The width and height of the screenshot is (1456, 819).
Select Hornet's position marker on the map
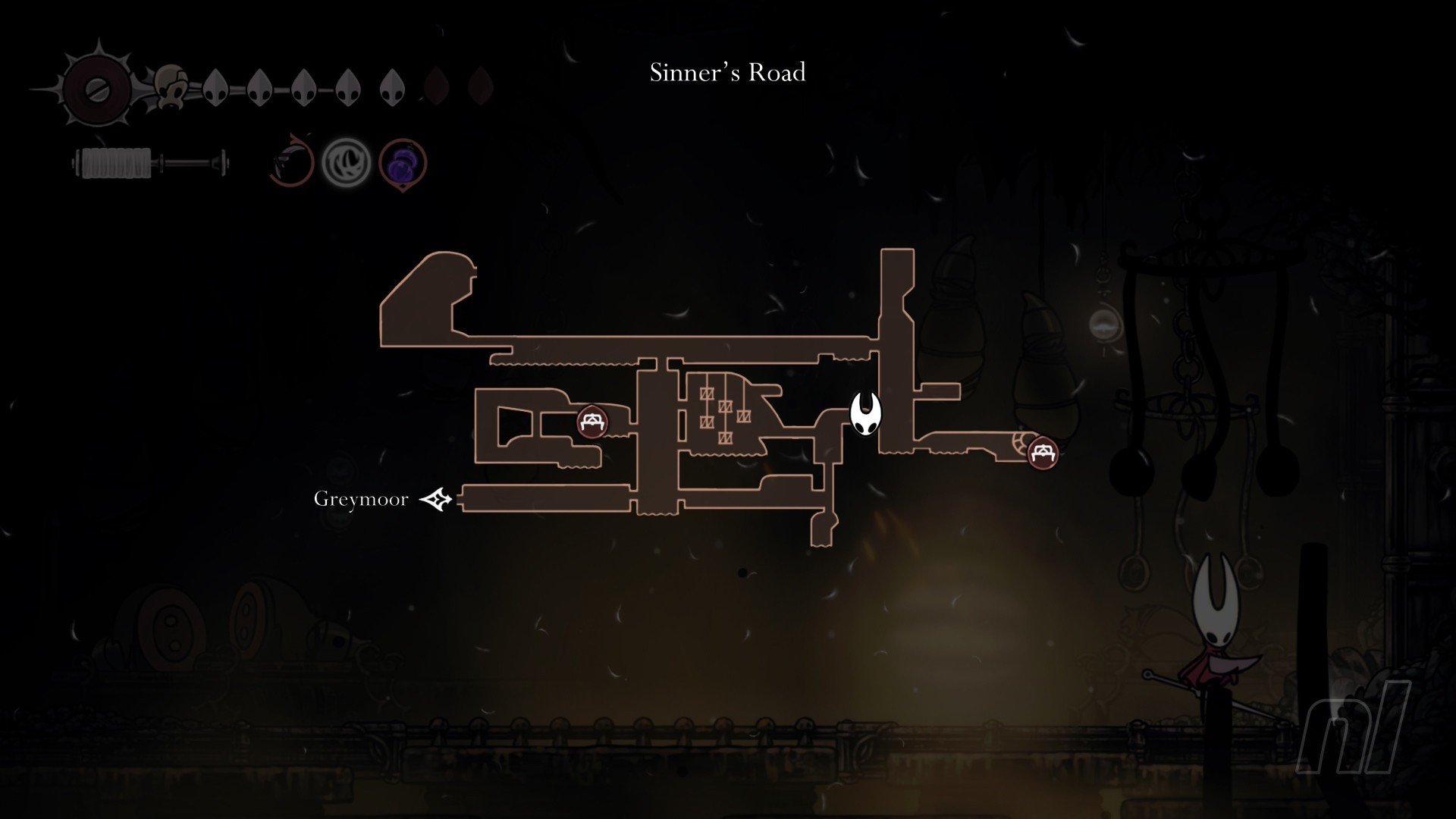click(864, 414)
